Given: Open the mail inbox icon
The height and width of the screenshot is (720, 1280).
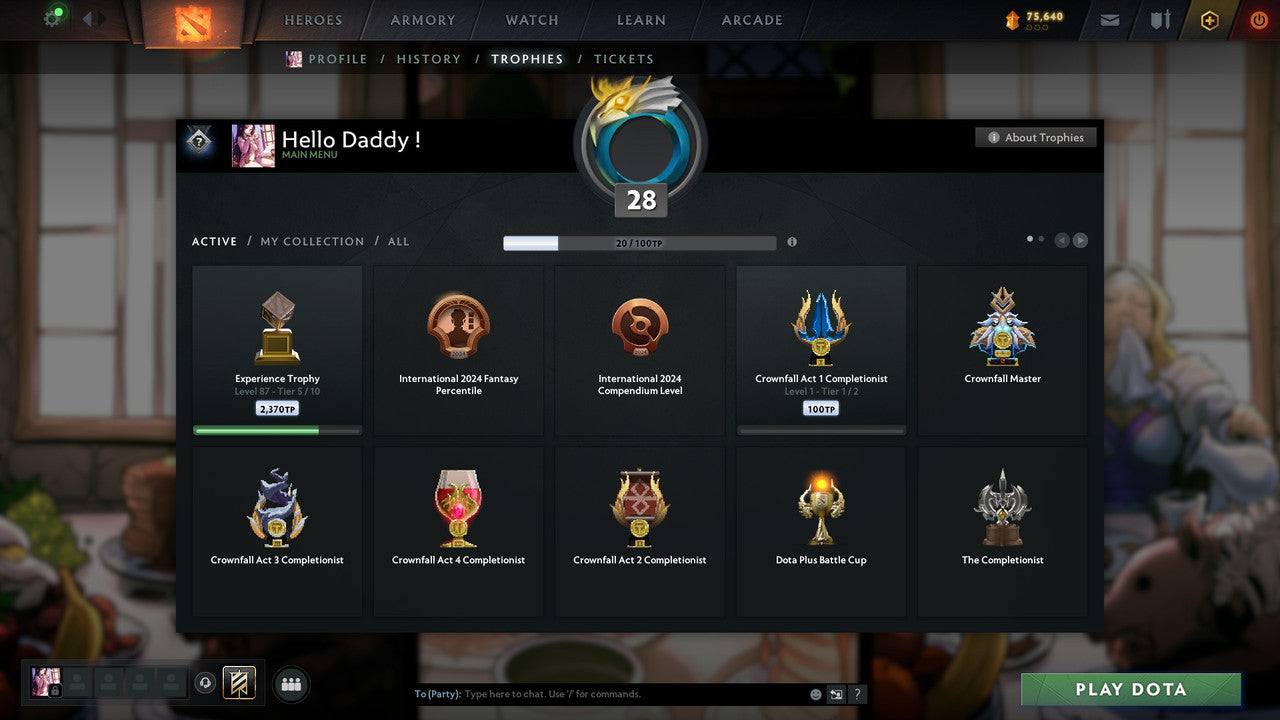Looking at the screenshot, I should pyautogui.click(x=1109, y=20).
